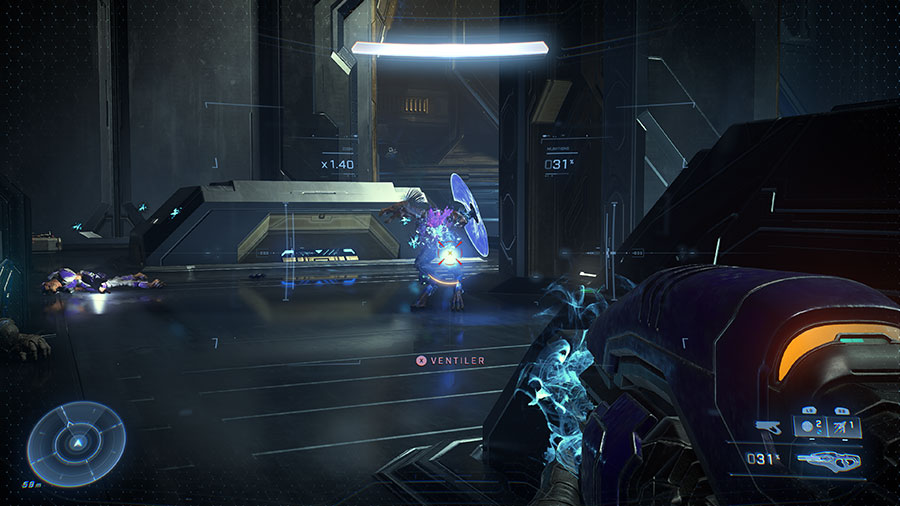900x506 pixels.
Task: Select the grenade slot
Action: coord(808,427)
